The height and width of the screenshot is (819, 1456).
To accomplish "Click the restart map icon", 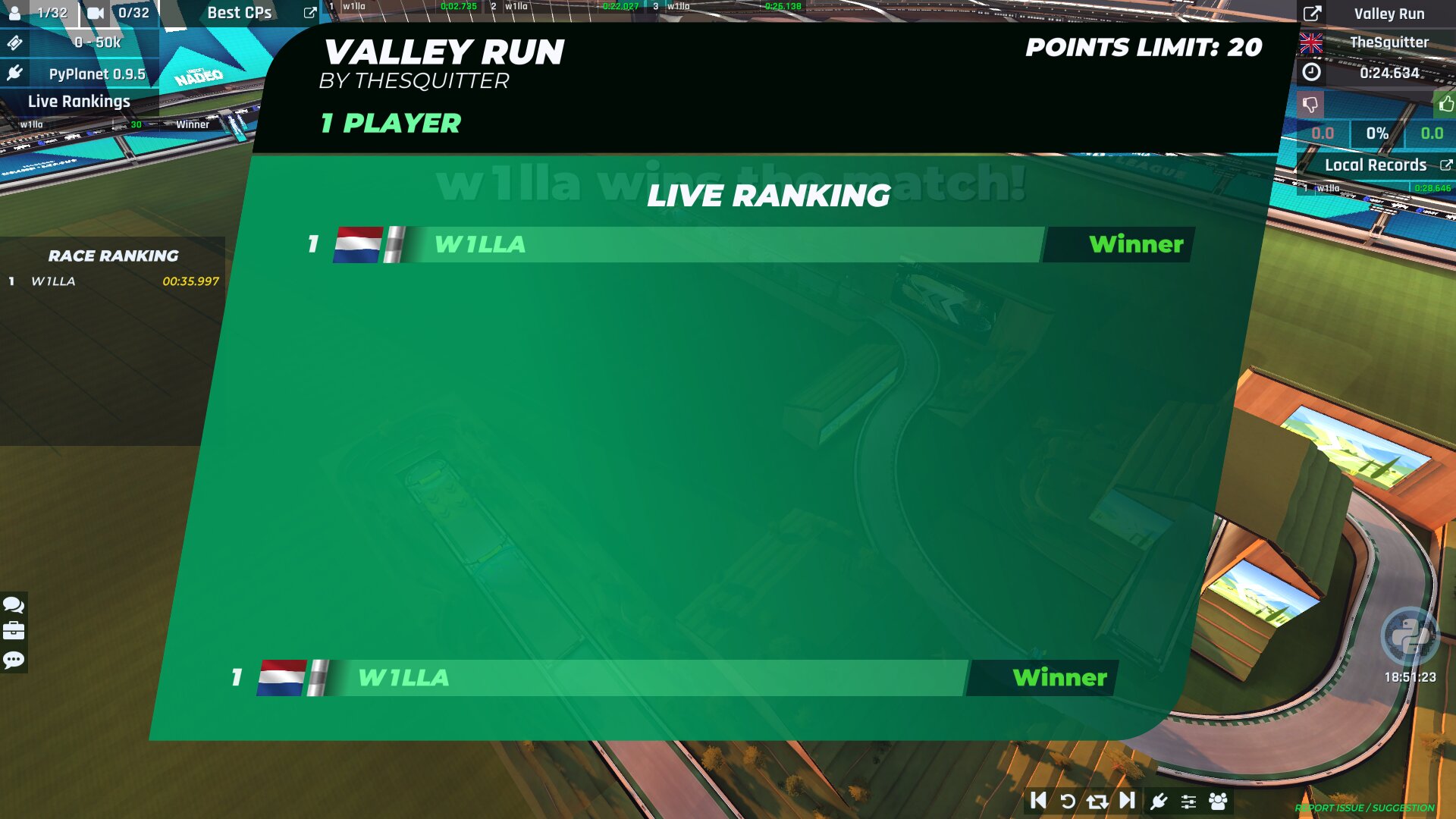I will point(1068,800).
